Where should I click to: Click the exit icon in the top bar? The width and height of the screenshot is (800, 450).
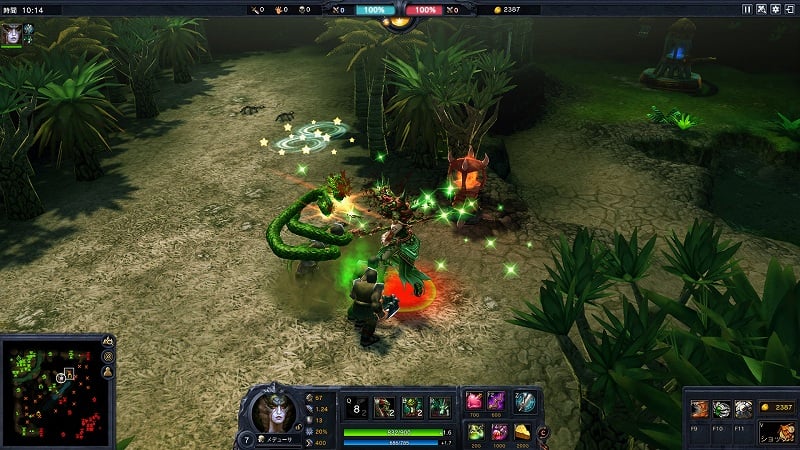pos(789,9)
